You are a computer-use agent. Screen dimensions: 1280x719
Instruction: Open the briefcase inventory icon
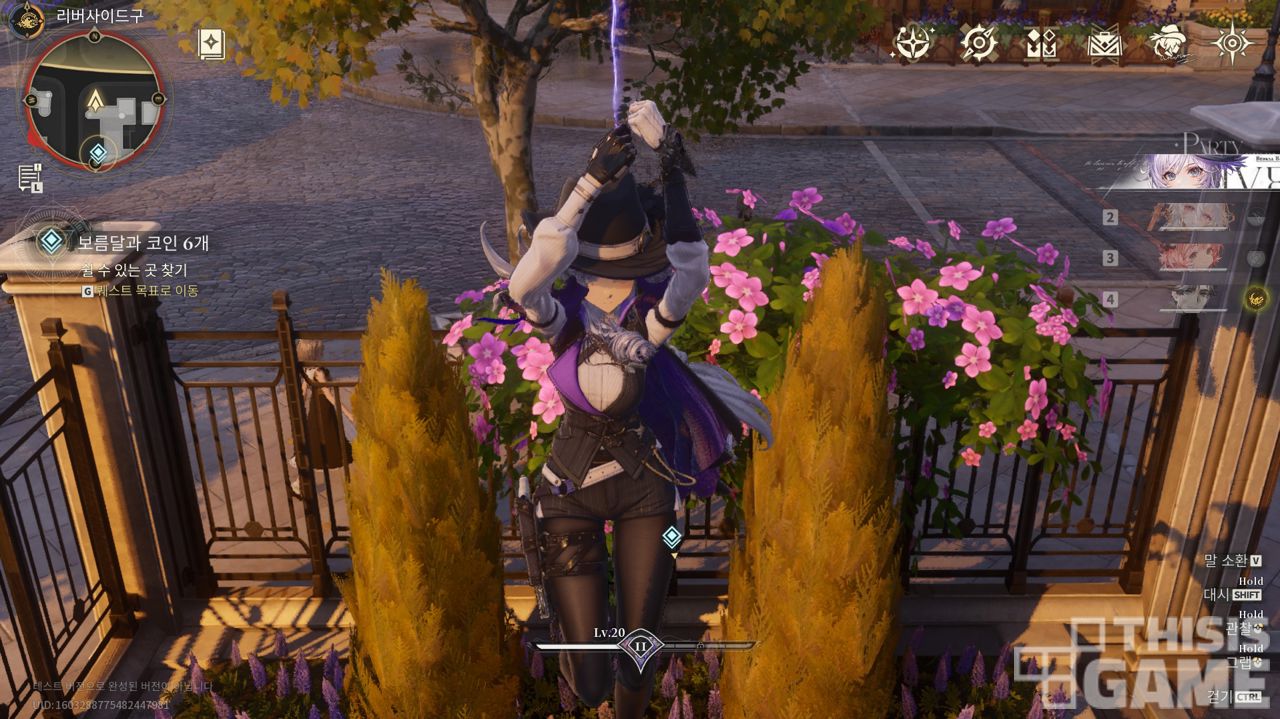coord(1105,44)
